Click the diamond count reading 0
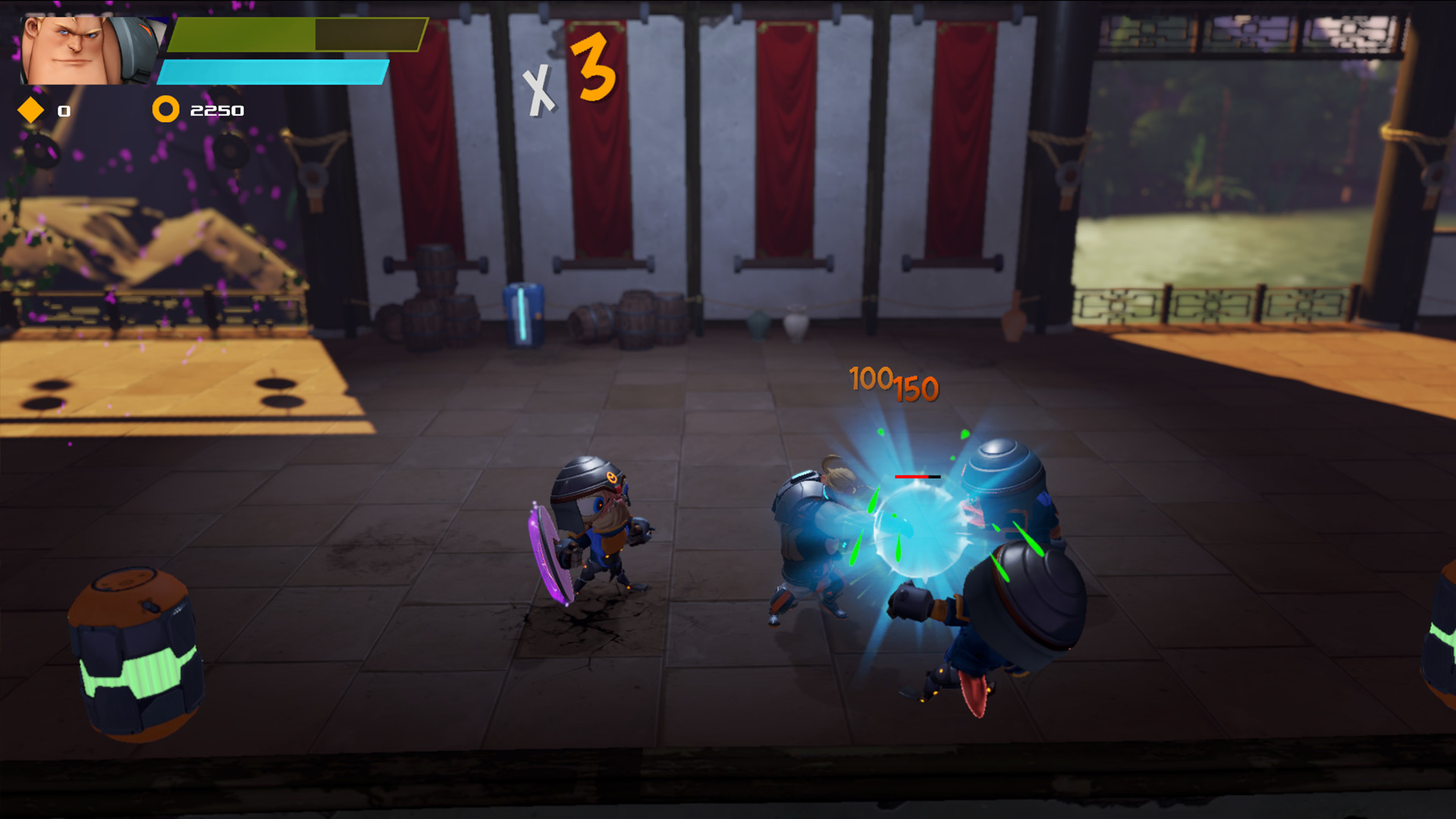The image size is (1456, 819). click(x=64, y=111)
